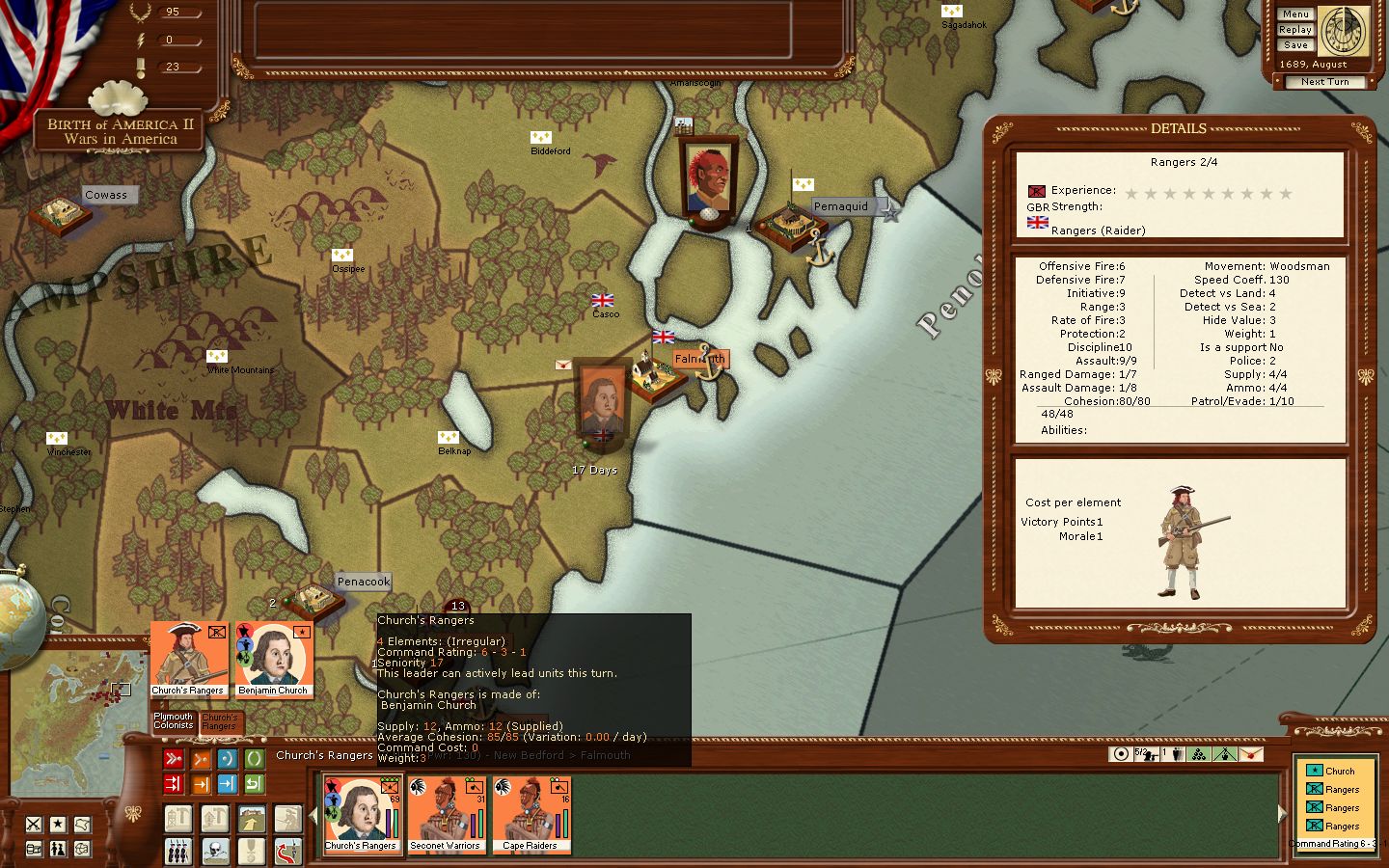This screenshot has height=868, width=1389.
Task: Click the Replay button
Action: (1295, 30)
